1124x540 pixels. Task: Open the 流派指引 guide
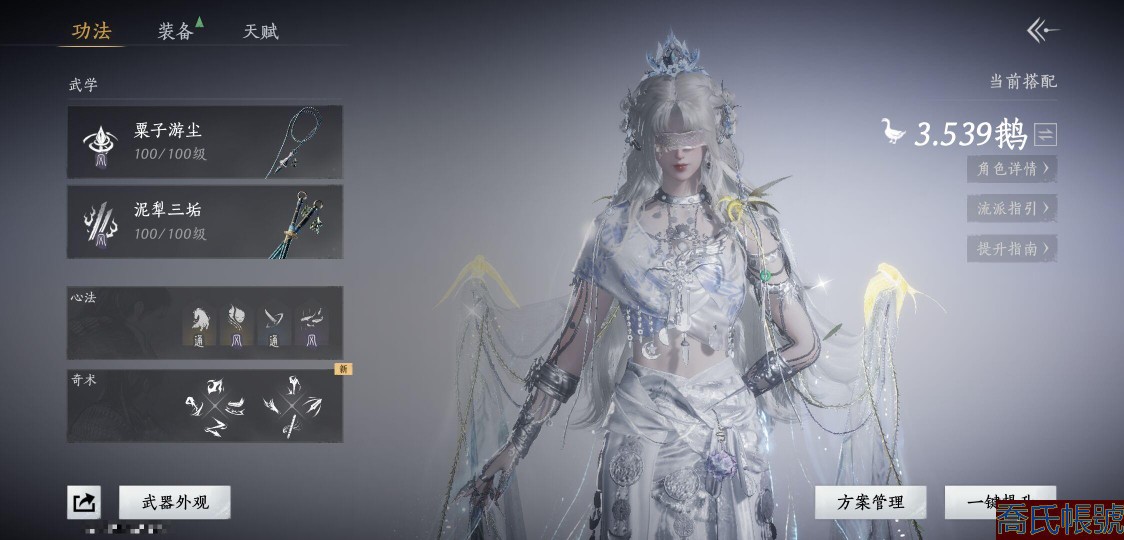point(1011,208)
